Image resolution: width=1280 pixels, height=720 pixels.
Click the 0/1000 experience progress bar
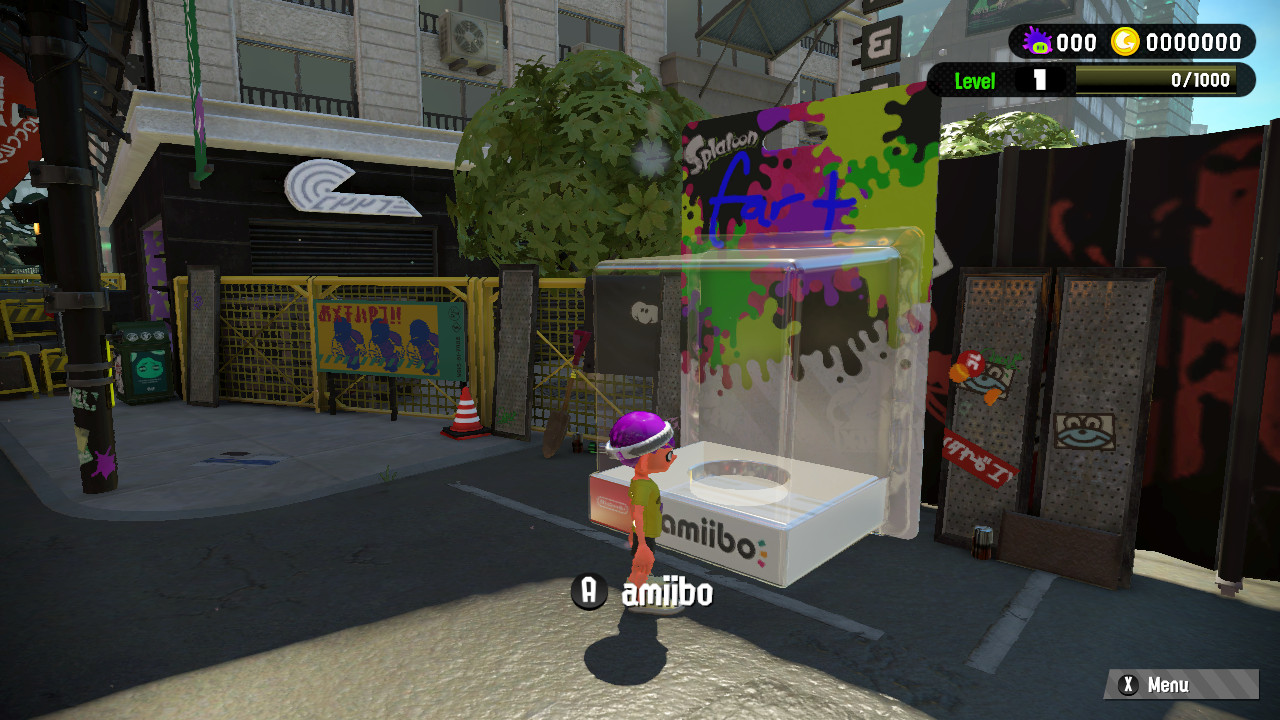click(1160, 80)
